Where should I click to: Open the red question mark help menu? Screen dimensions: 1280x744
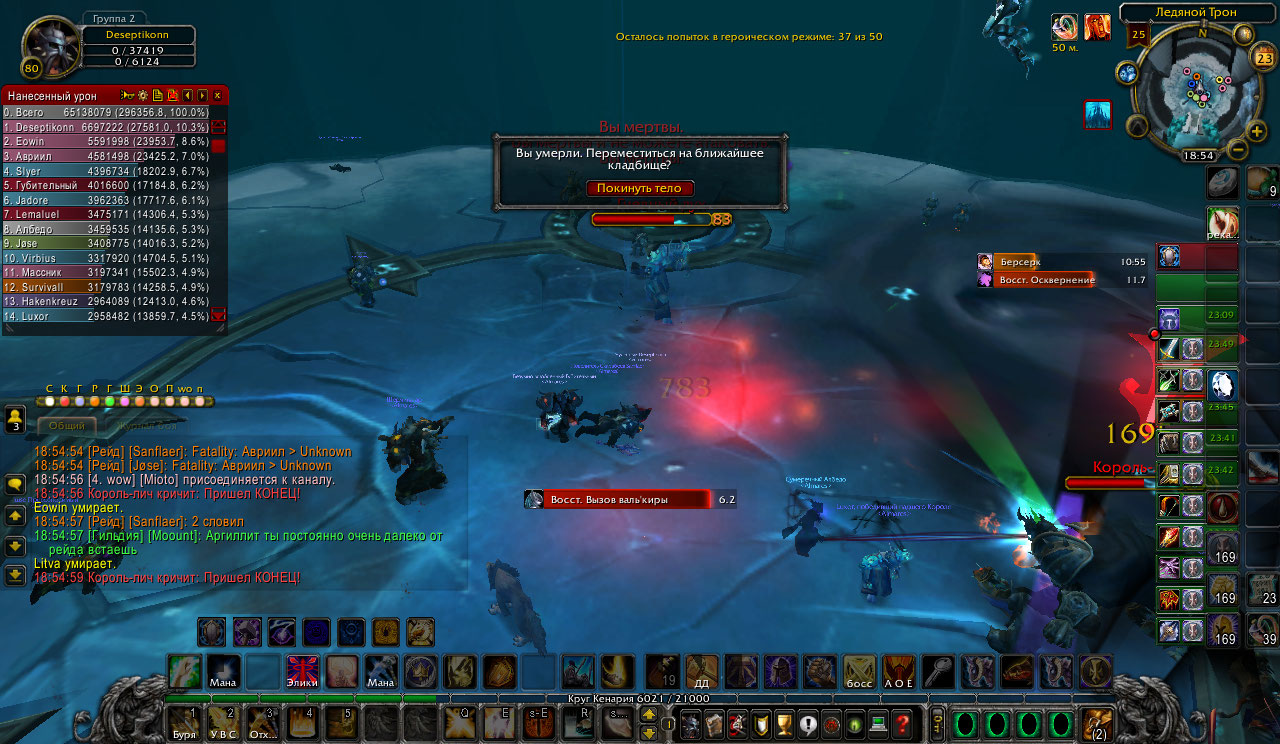click(x=902, y=724)
